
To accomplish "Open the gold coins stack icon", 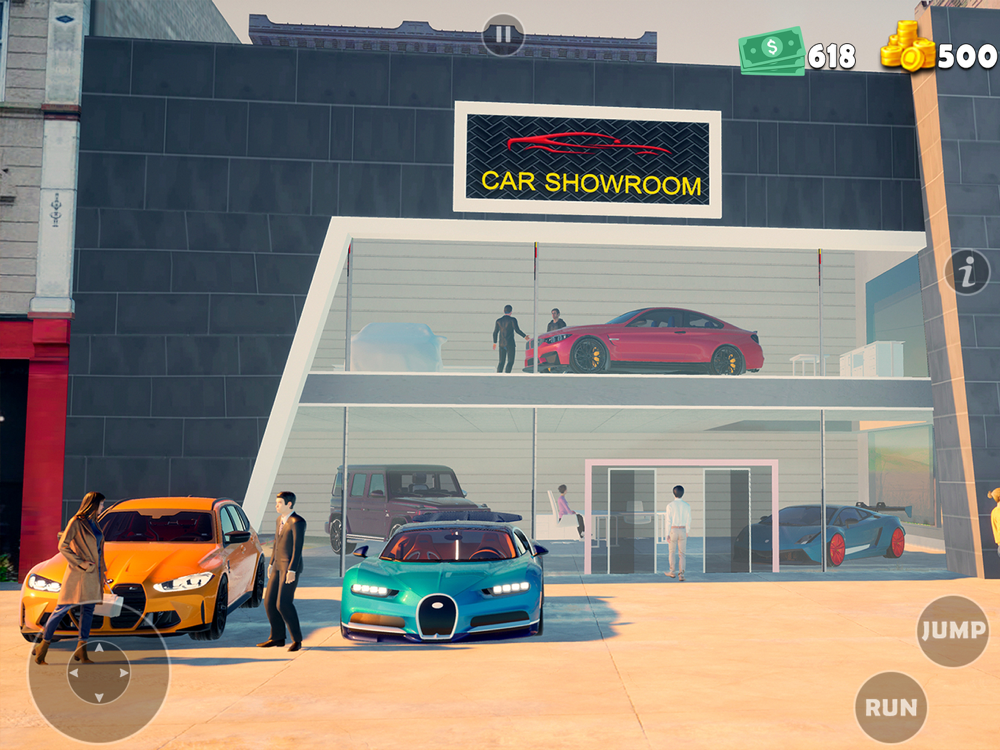I will pyautogui.click(x=908, y=47).
